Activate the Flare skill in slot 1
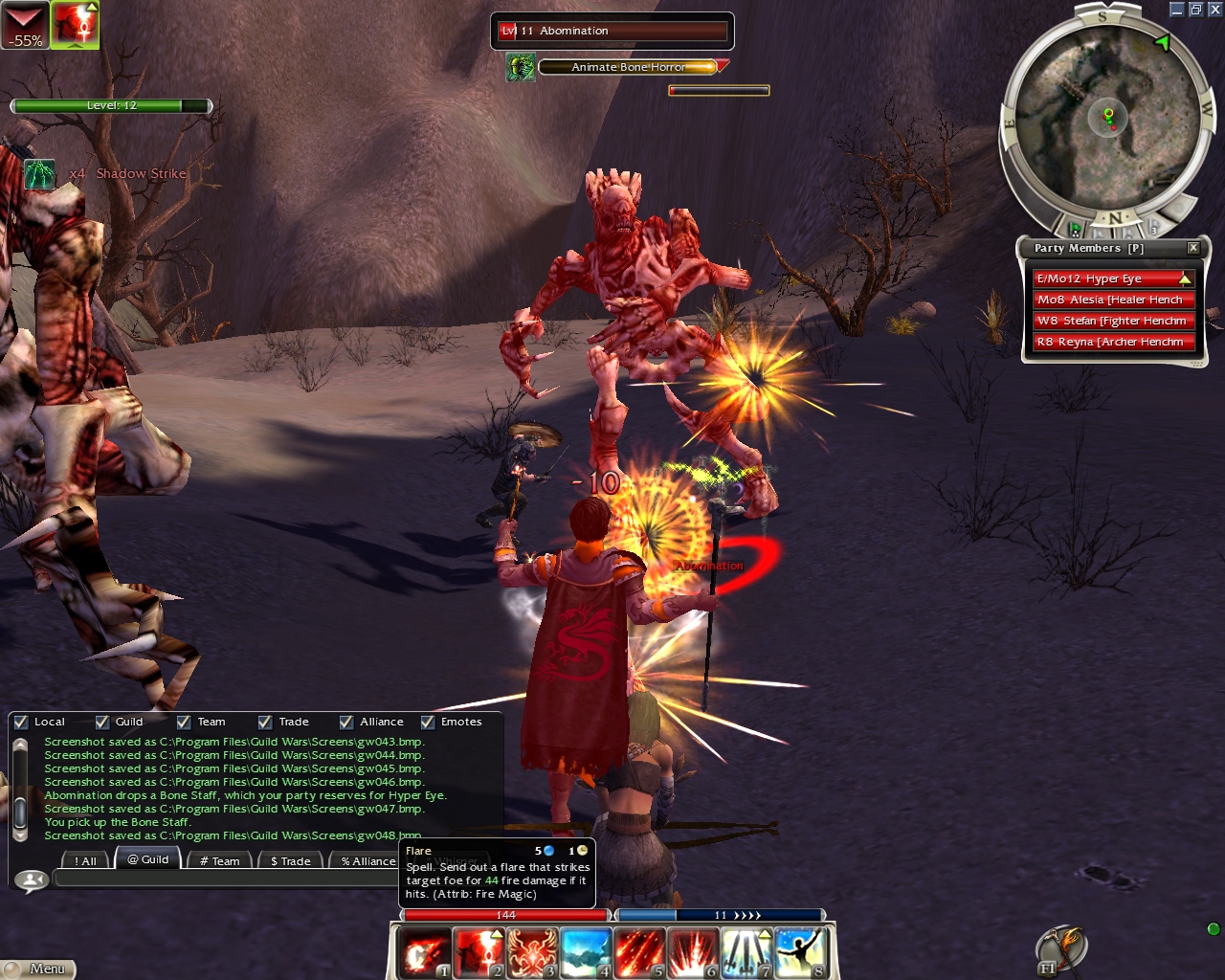Screen dimensions: 1225x980 point(424,953)
